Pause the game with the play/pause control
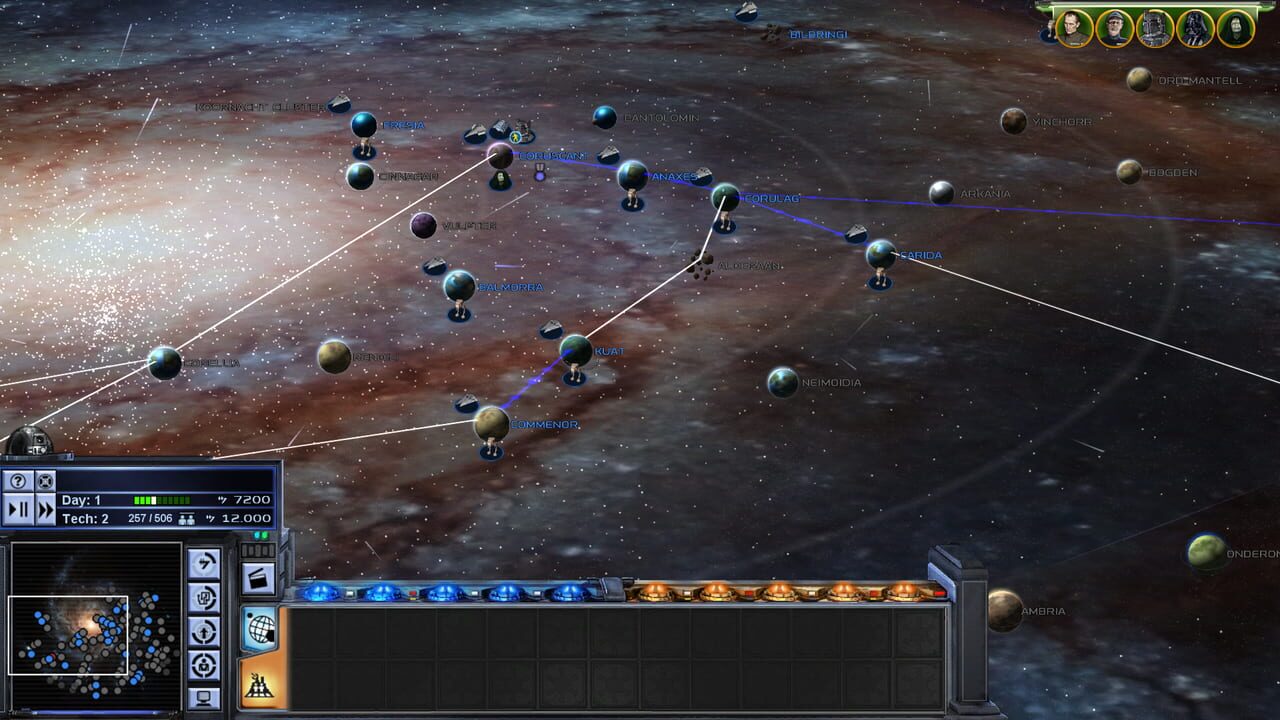This screenshot has width=1280, height=720. [18, 508]
